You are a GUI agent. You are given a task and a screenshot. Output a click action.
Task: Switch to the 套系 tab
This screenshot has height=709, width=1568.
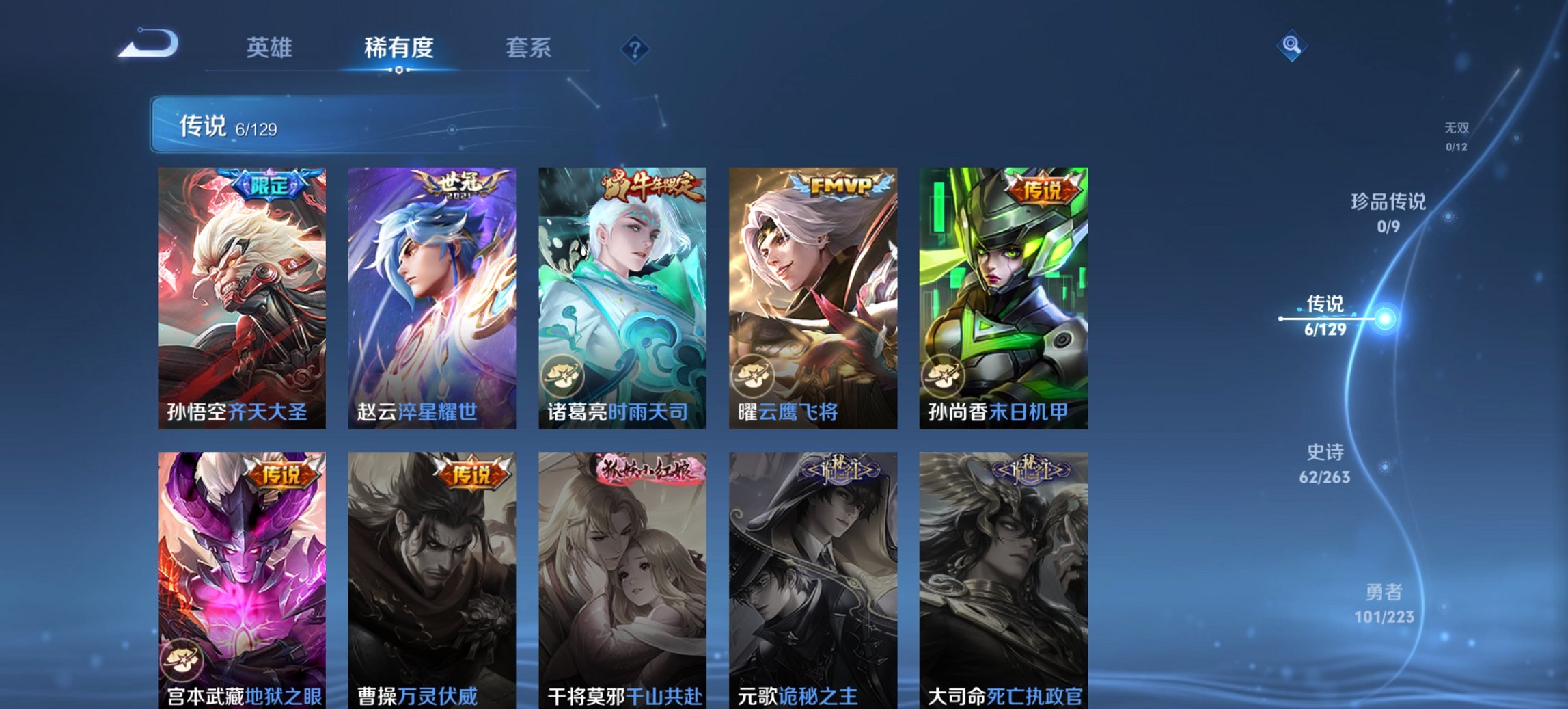pos(529,48)
